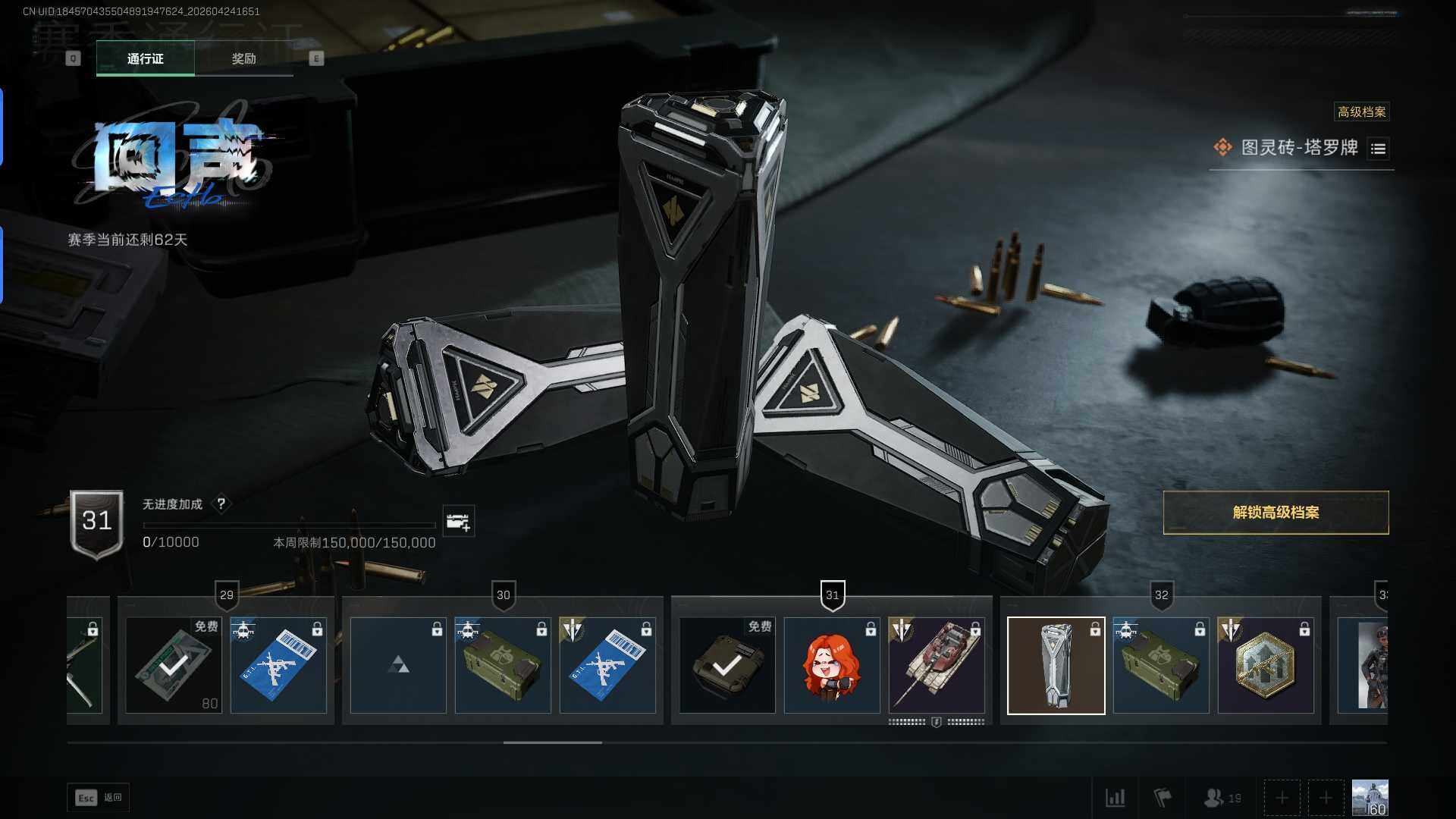Select the tank skin reward at level 31
1456x819 pixels.
[x=937, y=665]
